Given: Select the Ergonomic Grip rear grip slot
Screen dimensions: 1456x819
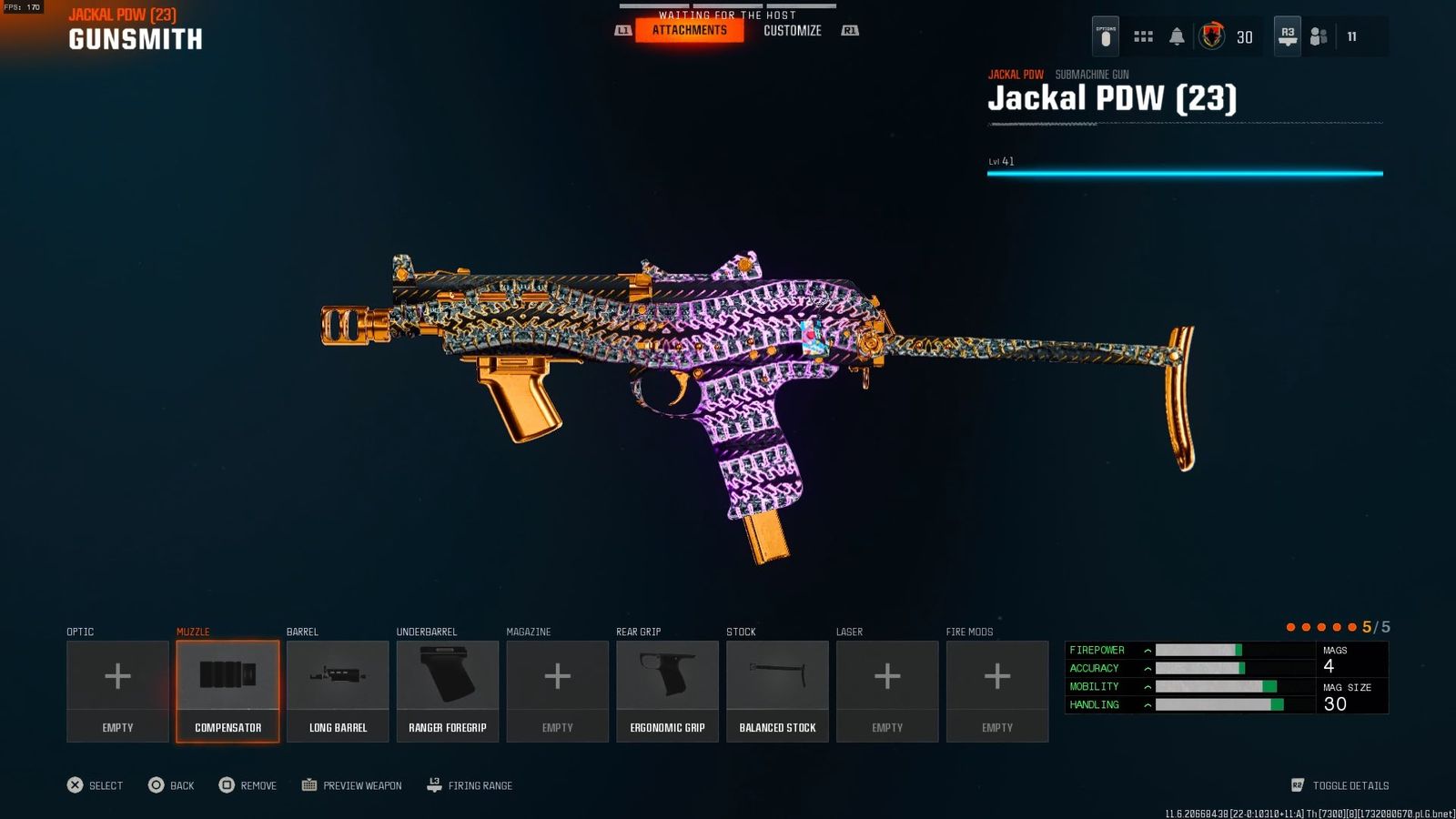Looking at the screenshot, I should coord(667,691).
